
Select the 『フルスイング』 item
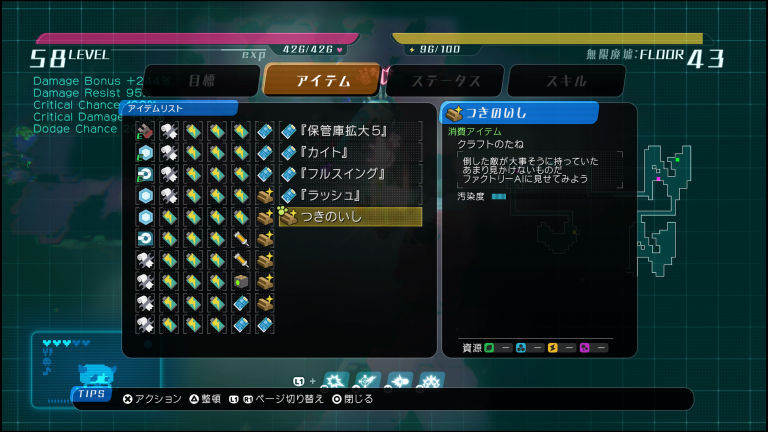tap(349, 173)
